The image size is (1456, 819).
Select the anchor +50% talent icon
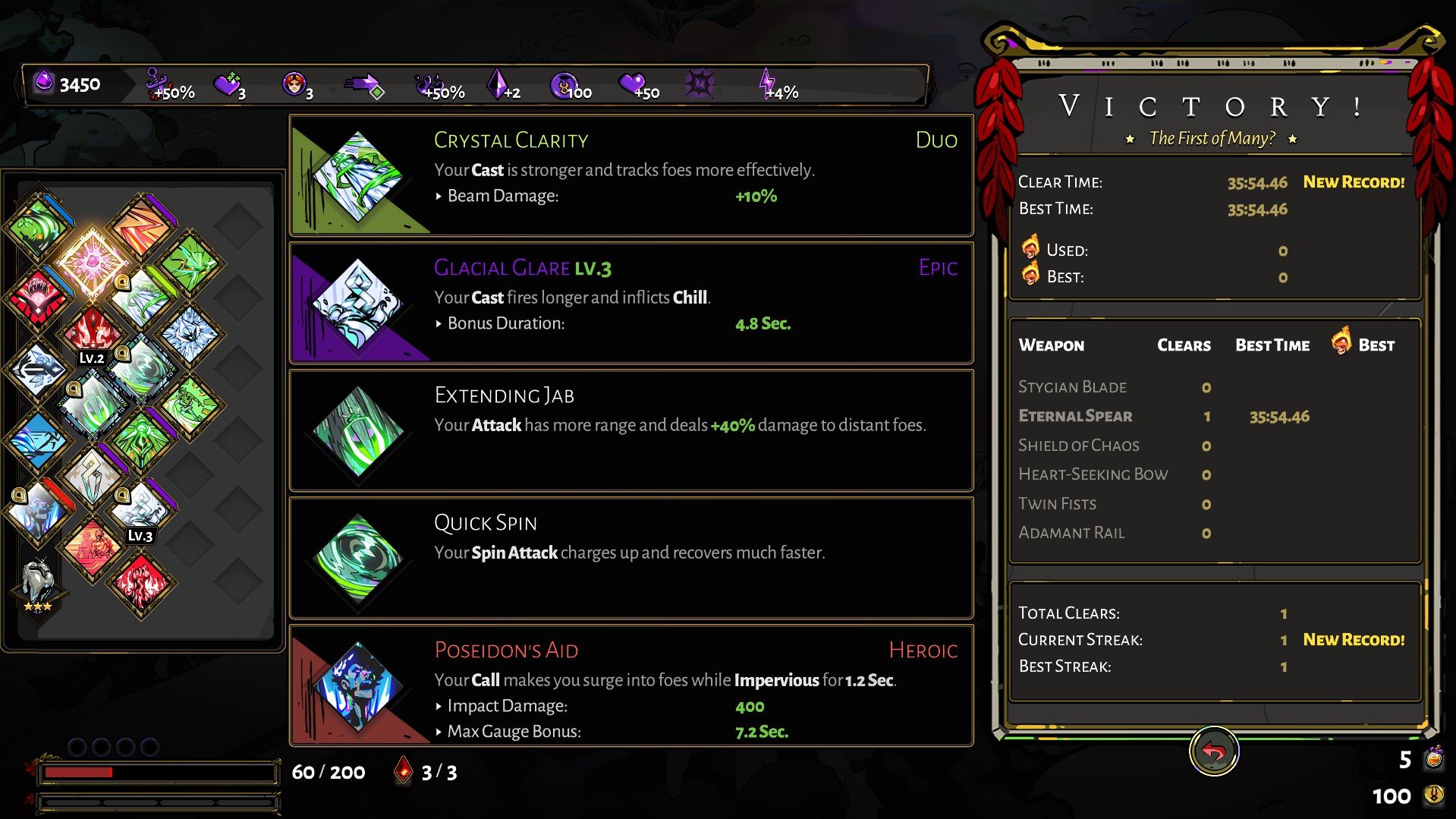(x=170, y=86)
